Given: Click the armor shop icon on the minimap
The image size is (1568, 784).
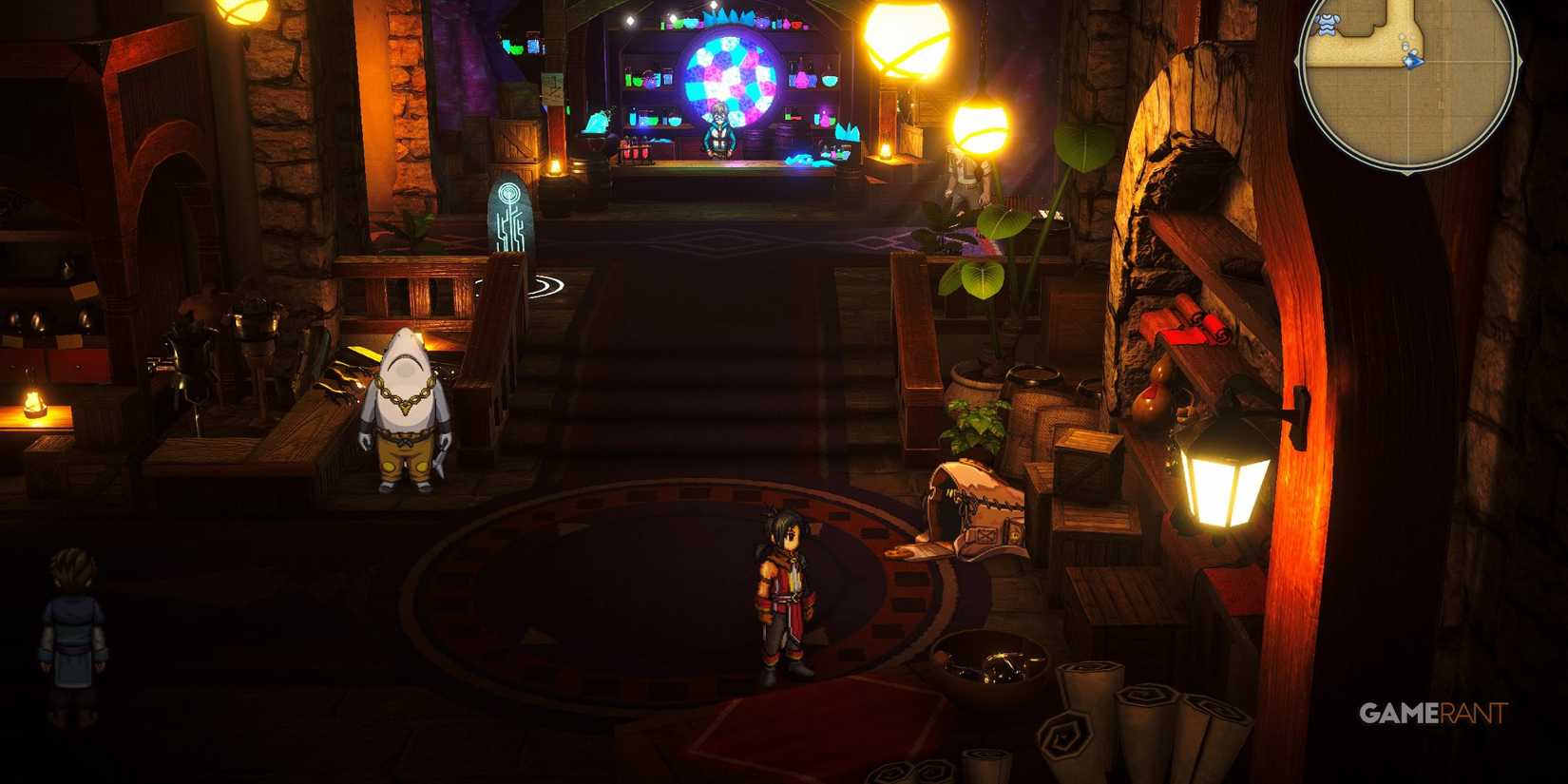Looking at the screenshot, I should [x=1328, y=24].
